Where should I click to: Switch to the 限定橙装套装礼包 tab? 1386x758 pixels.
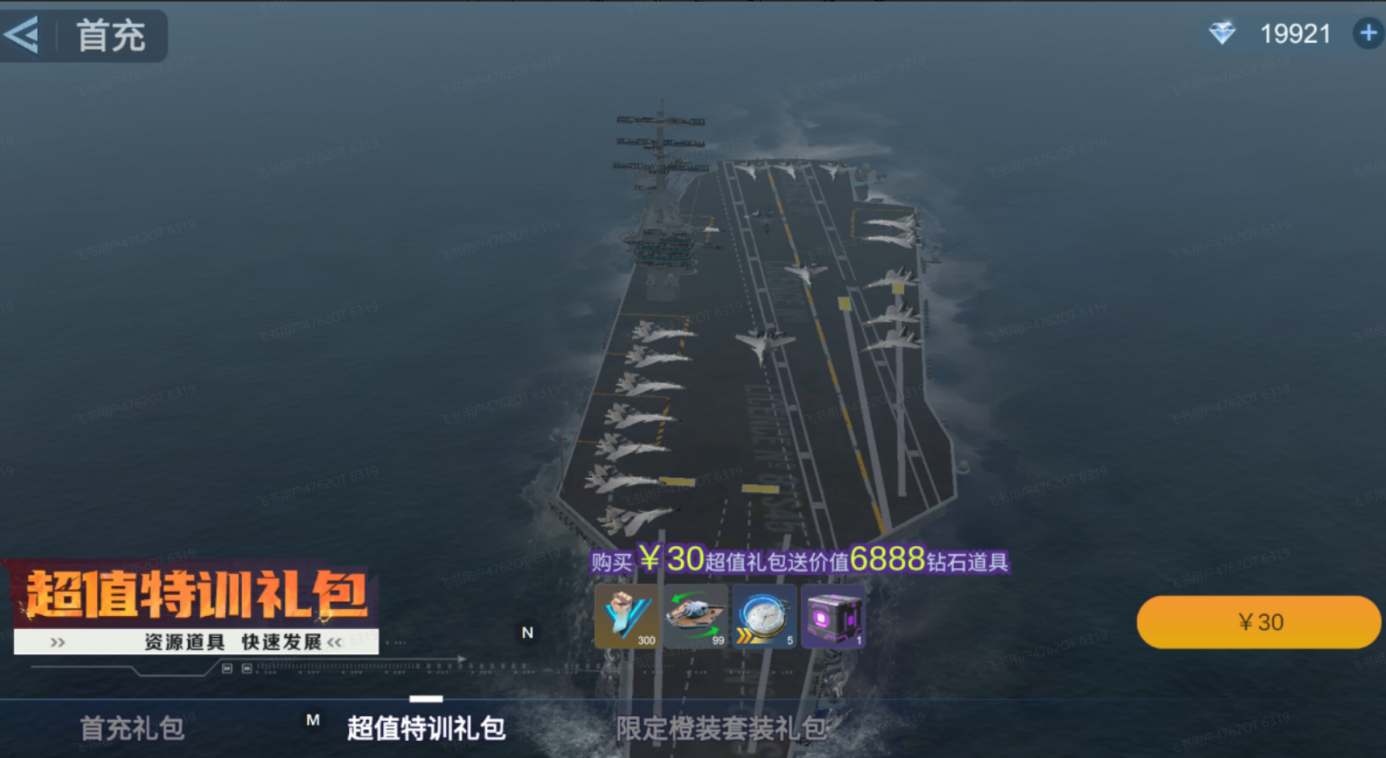click(722, 730)
